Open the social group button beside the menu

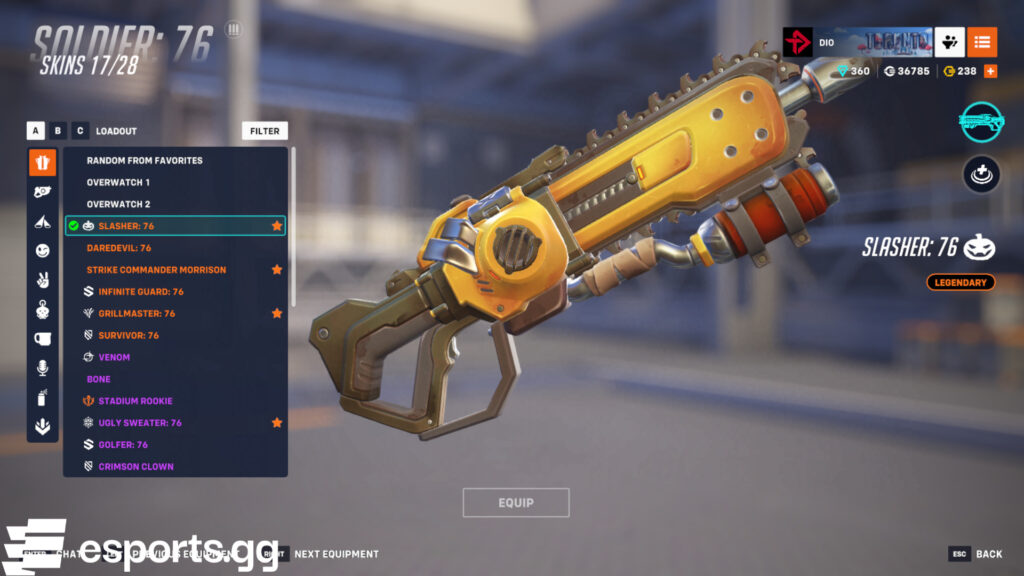coord(950,42)
